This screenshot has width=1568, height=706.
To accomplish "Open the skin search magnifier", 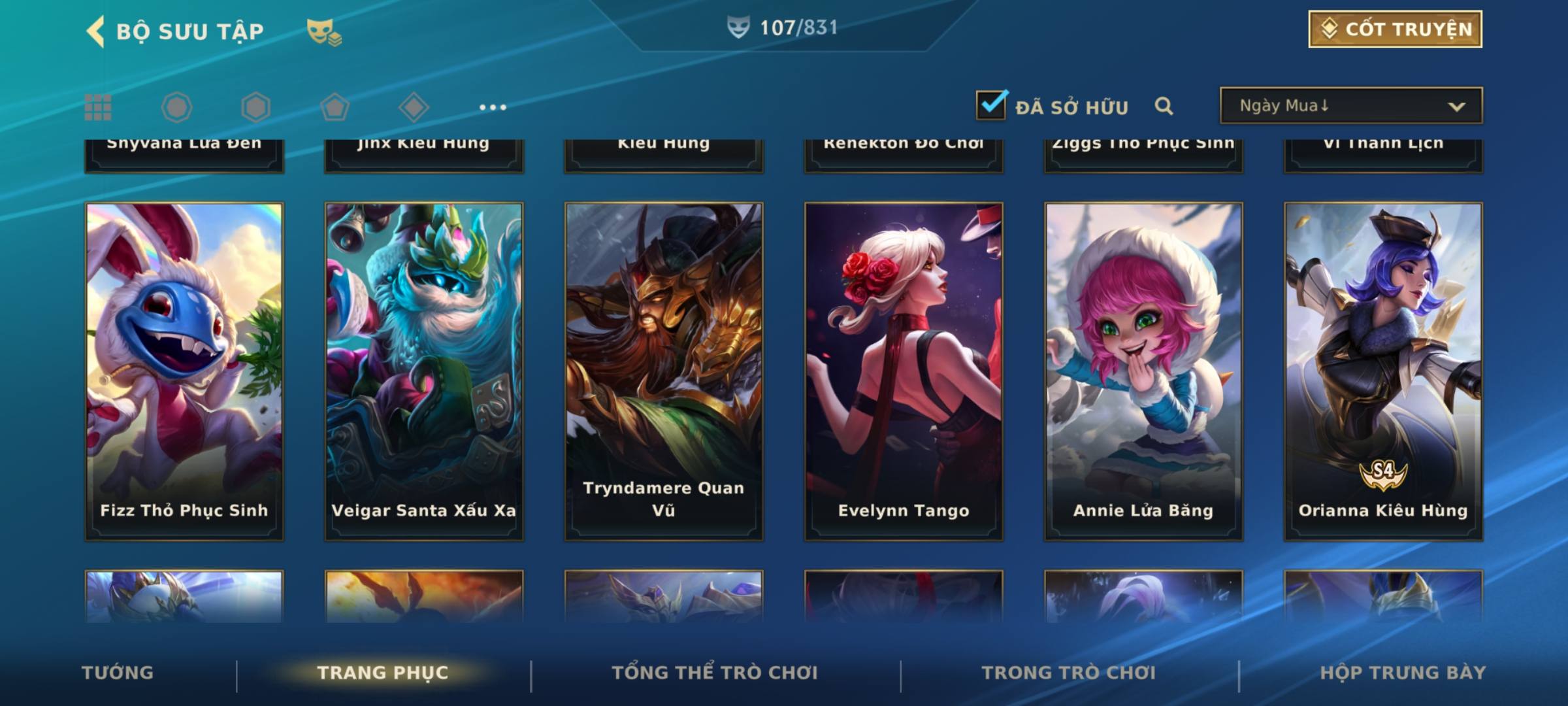I will point(1164,106).
